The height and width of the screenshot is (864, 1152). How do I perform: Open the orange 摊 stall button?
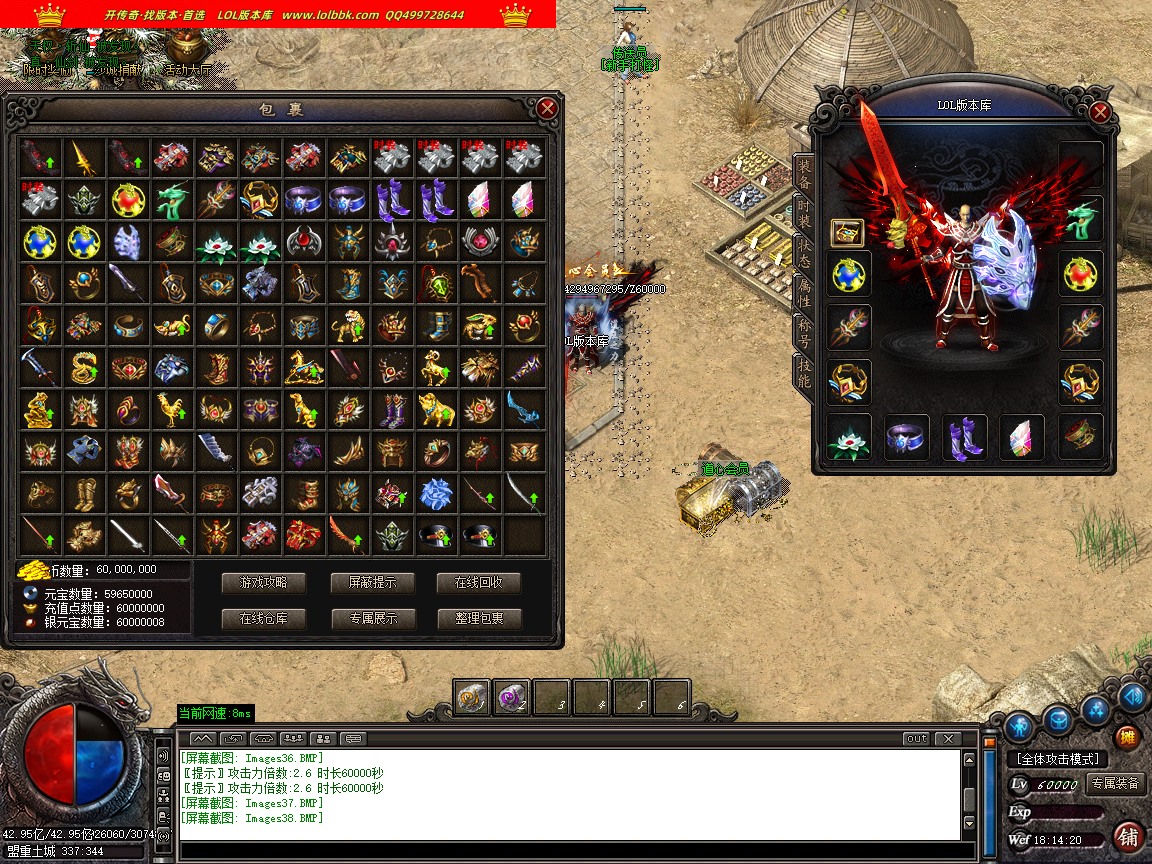point(1127,737)
